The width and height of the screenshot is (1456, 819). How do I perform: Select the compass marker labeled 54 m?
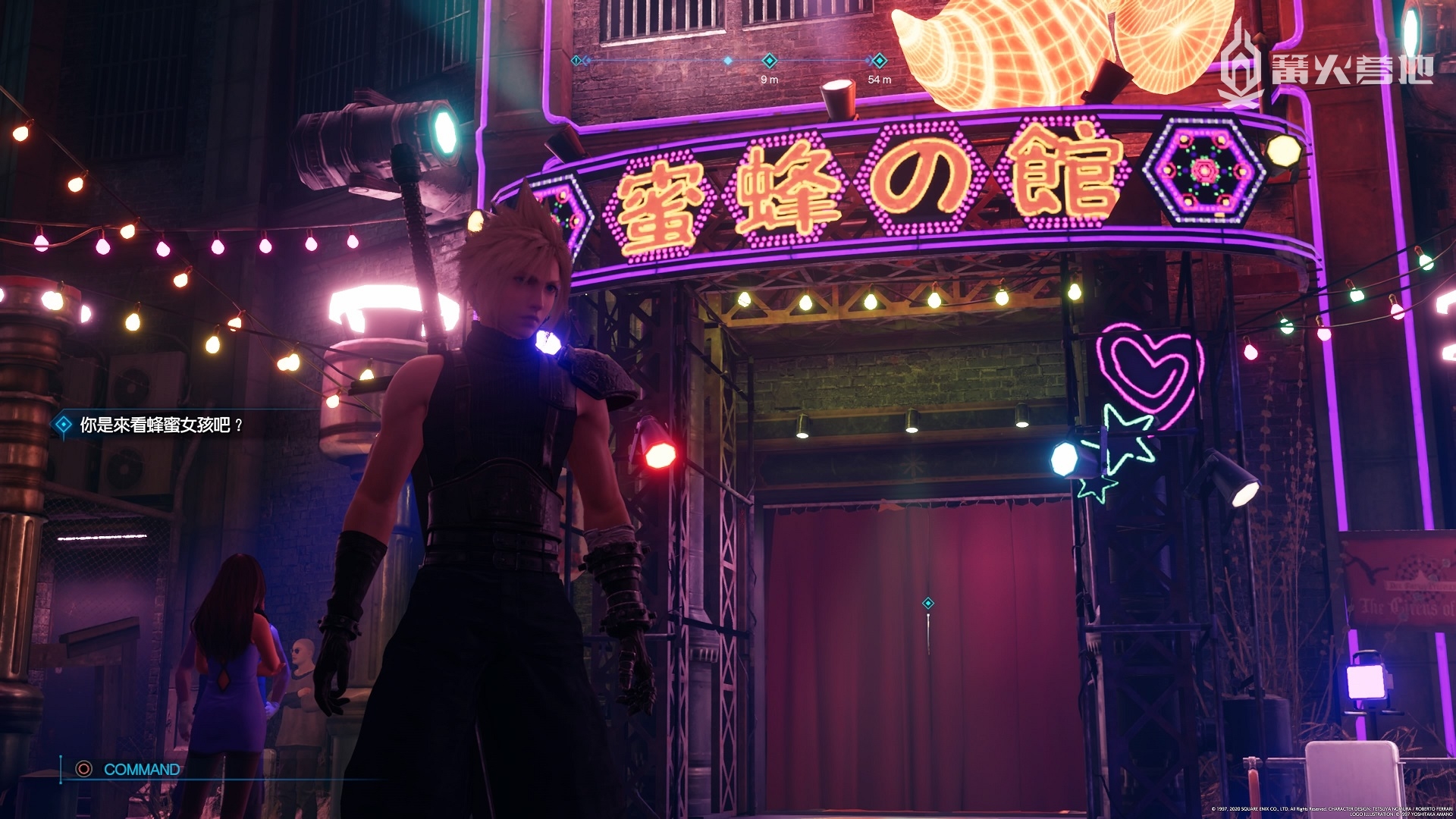tap(879, 61)
